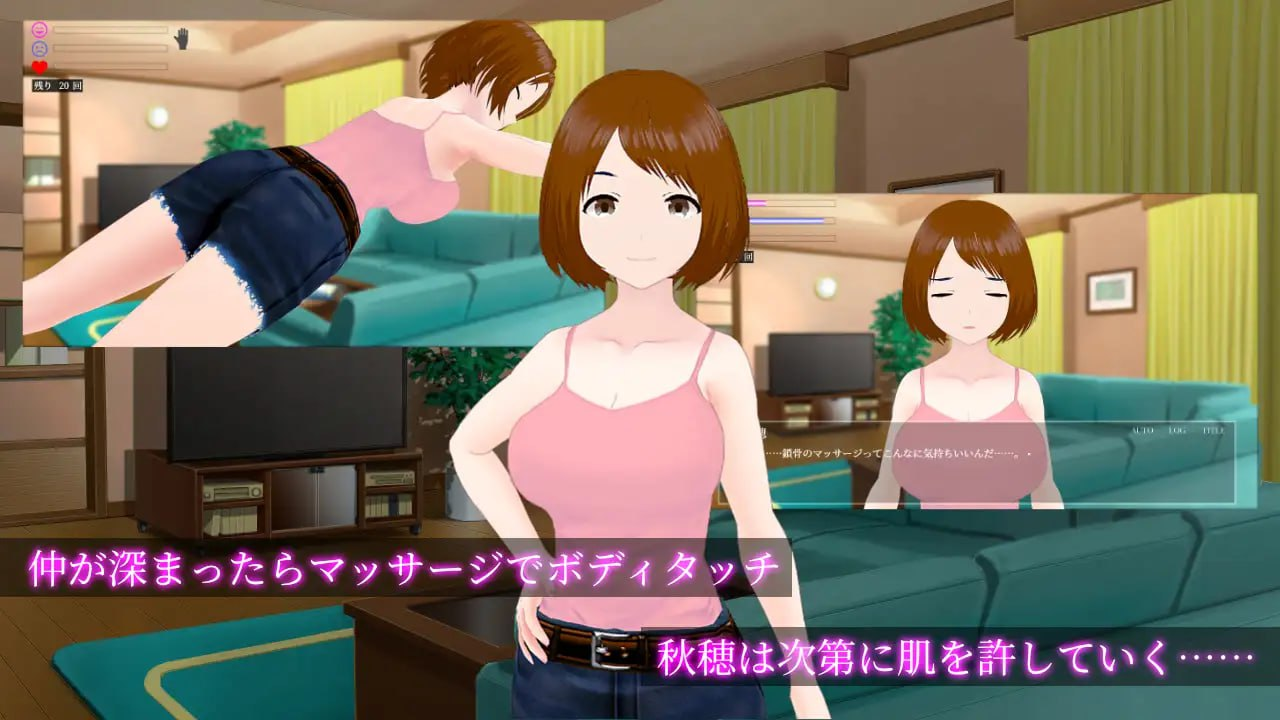
Task: Click the empty affection gauge beside the heart
Action: point(110,65)
